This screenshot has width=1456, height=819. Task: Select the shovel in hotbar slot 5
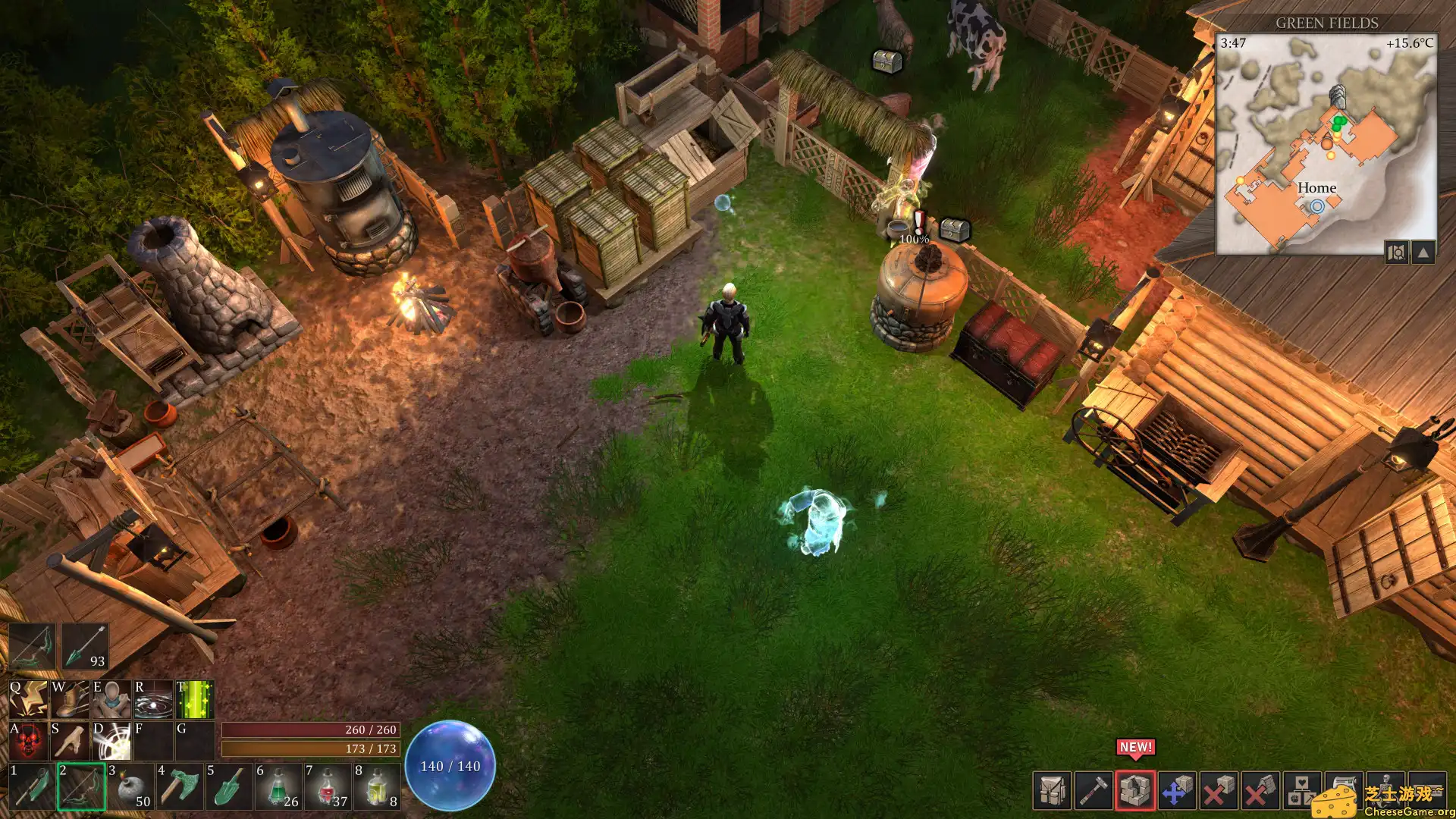(x=227, y=788)
